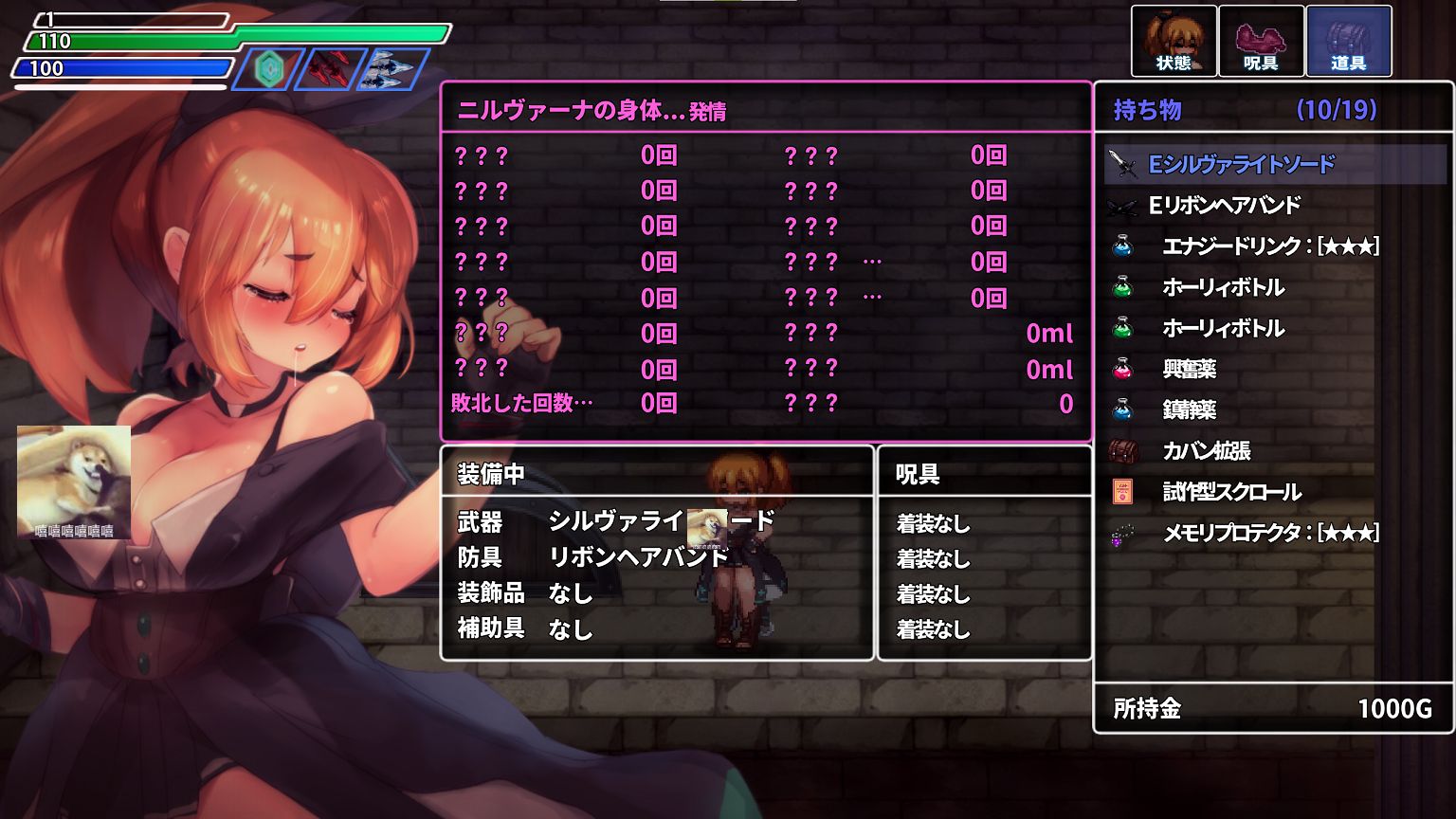Switch to the 状態 status tab

(1174, 41)
